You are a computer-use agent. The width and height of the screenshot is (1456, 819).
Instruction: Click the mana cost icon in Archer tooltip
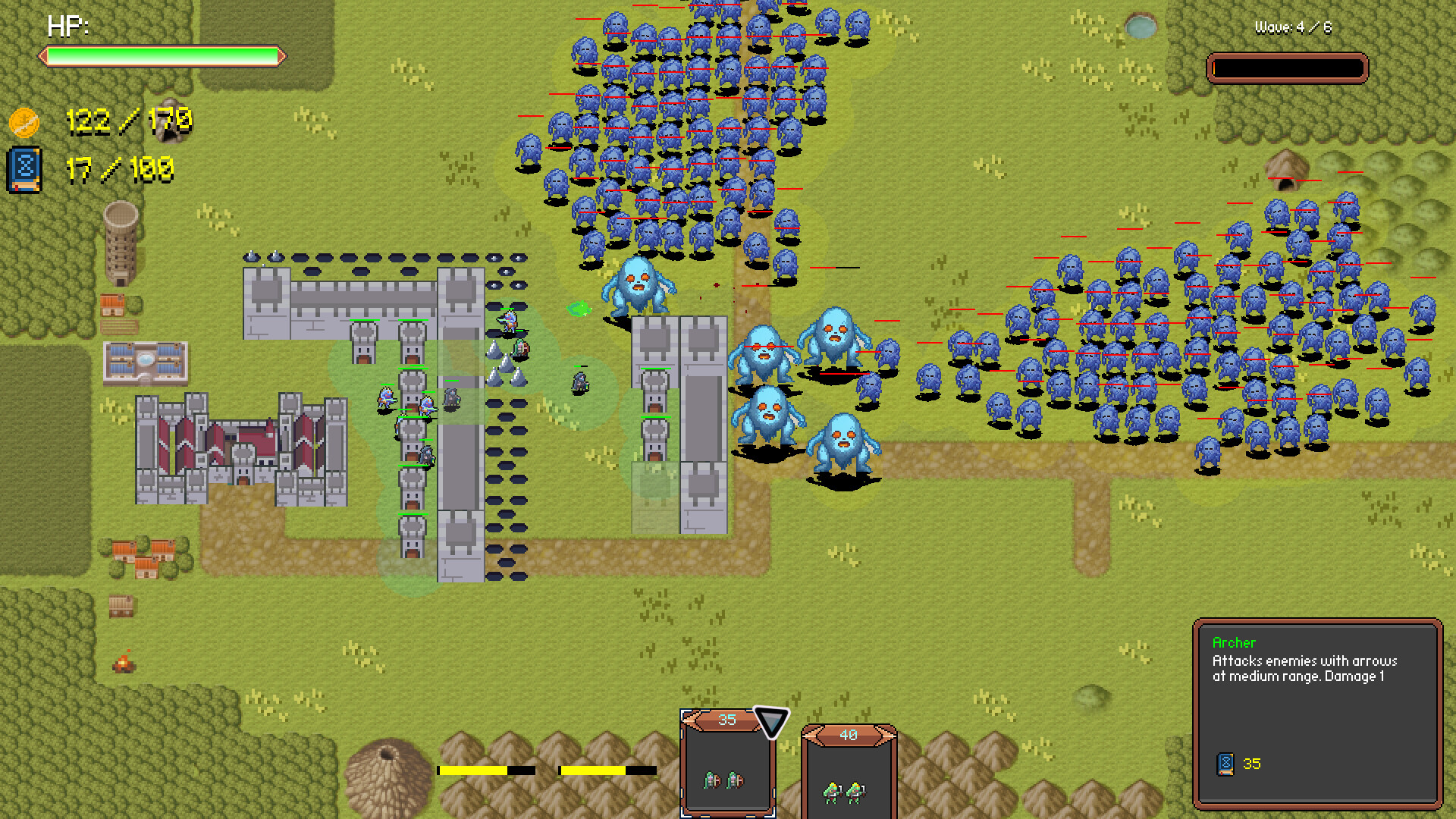1227,764
